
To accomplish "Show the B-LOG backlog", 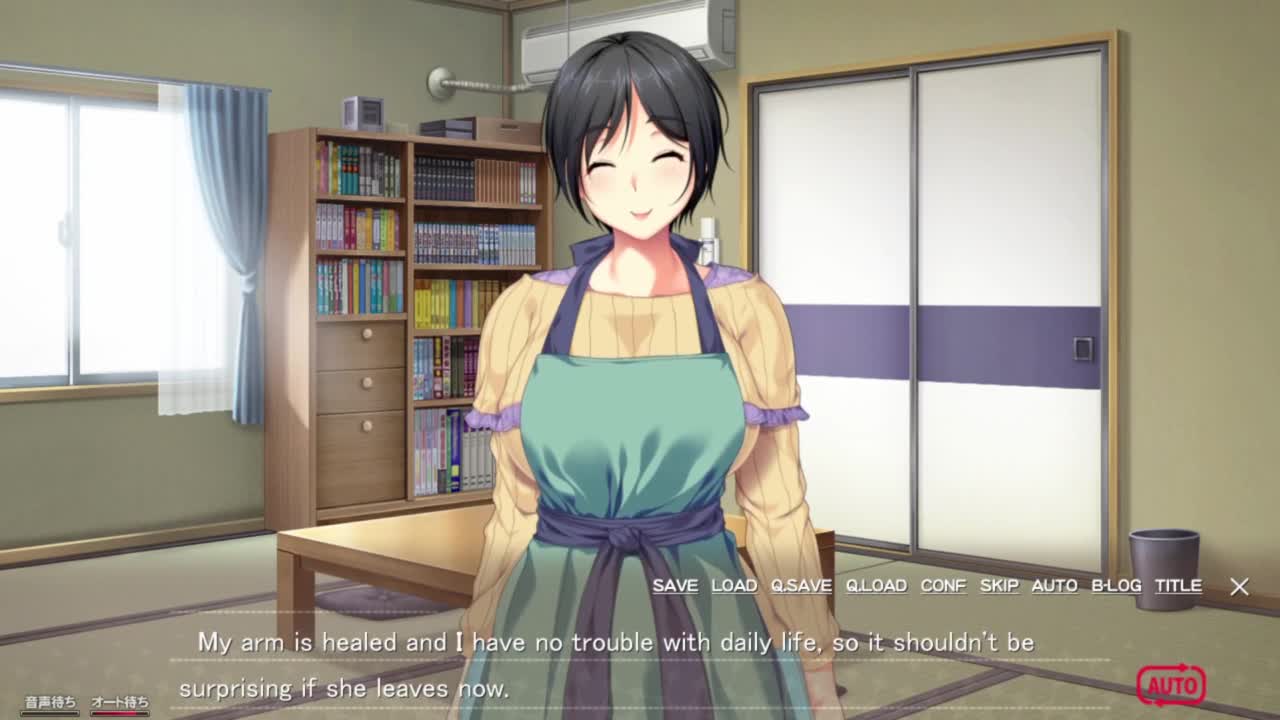I will (x=1116, y=586).
